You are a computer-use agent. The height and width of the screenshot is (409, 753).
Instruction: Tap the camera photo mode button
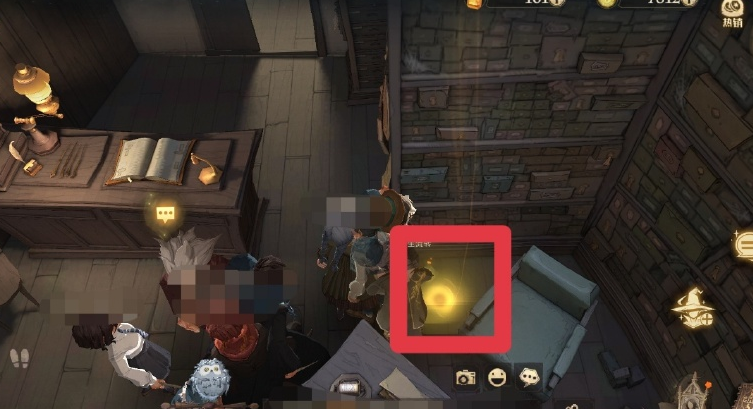pos(465,377)
